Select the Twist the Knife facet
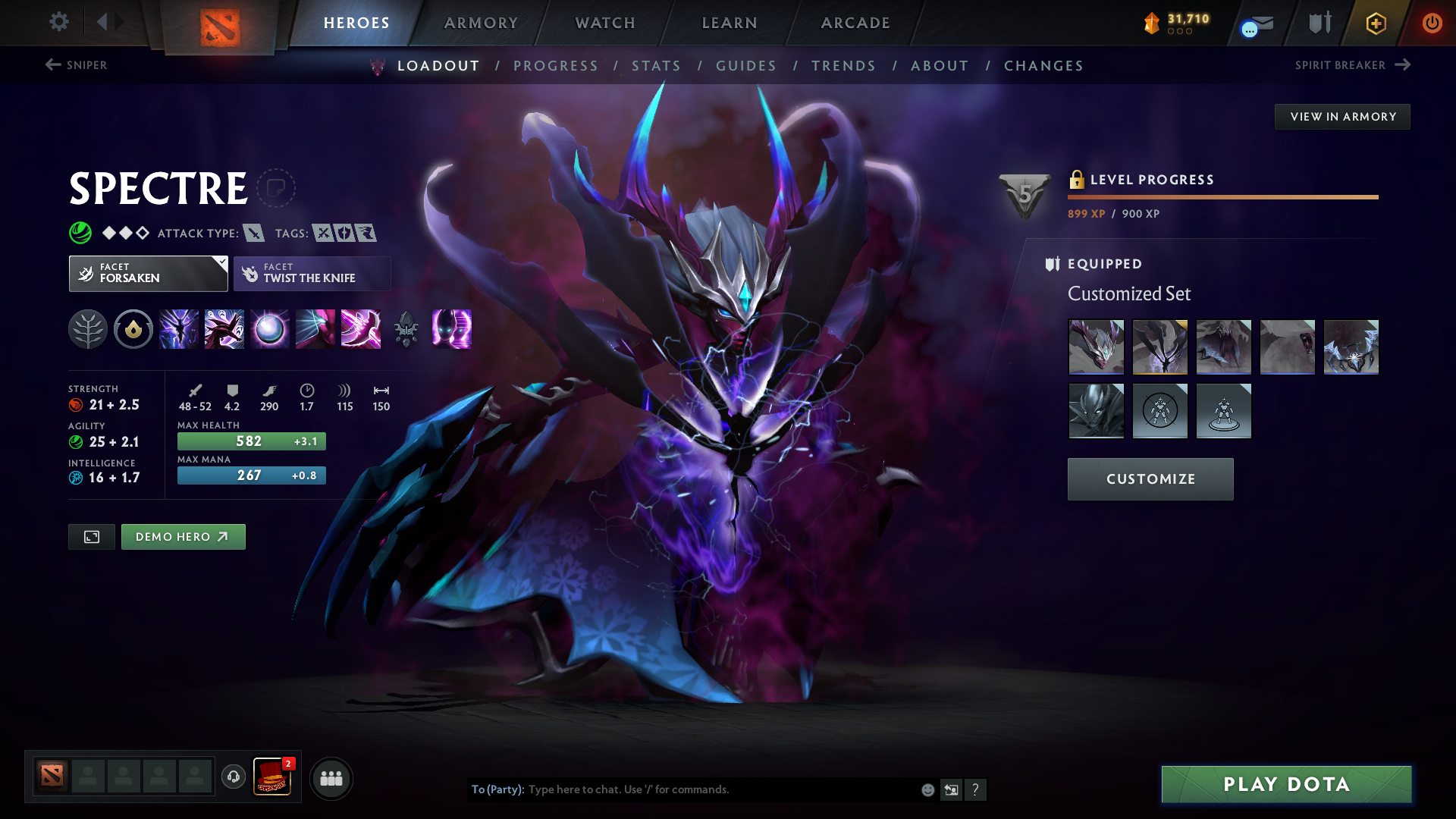This screenshot has width=1456, height=819. click(x=312, y=273)
